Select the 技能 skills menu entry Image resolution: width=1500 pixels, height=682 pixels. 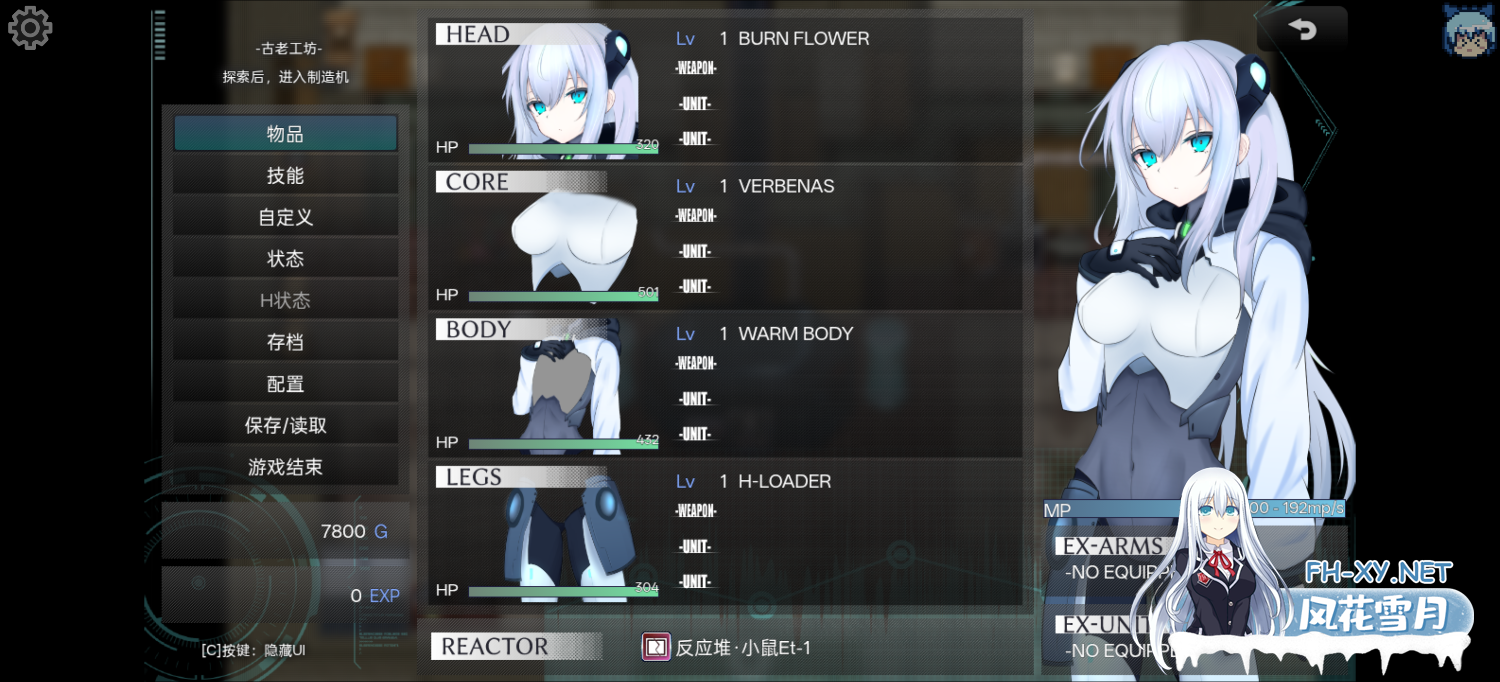(x=285, y=176)
